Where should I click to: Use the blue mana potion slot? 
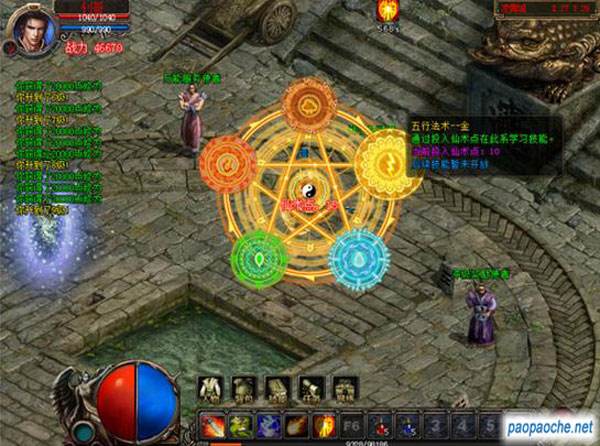click(x=405, y=424)
